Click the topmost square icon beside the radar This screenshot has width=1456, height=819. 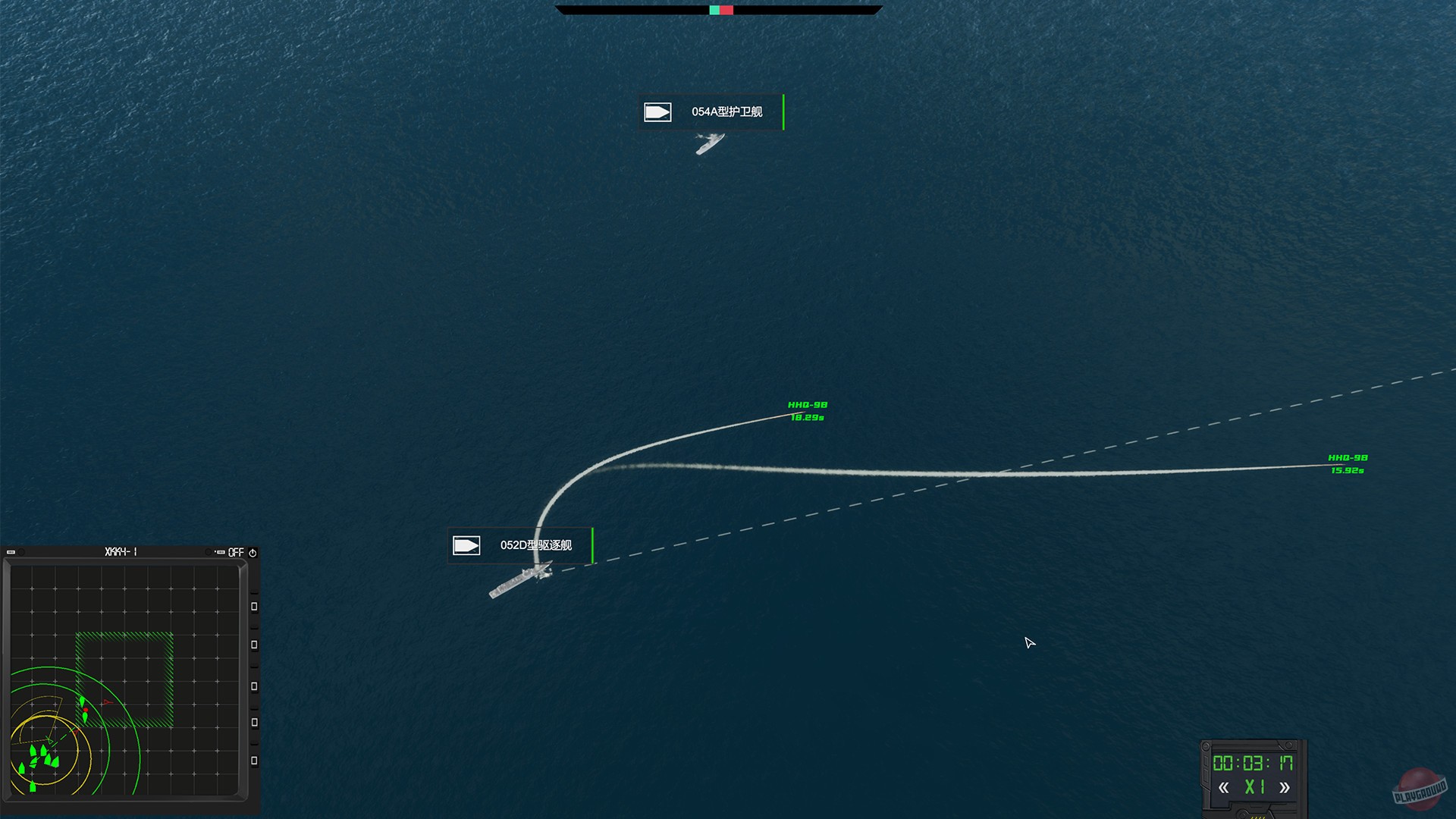pos(253,605)
